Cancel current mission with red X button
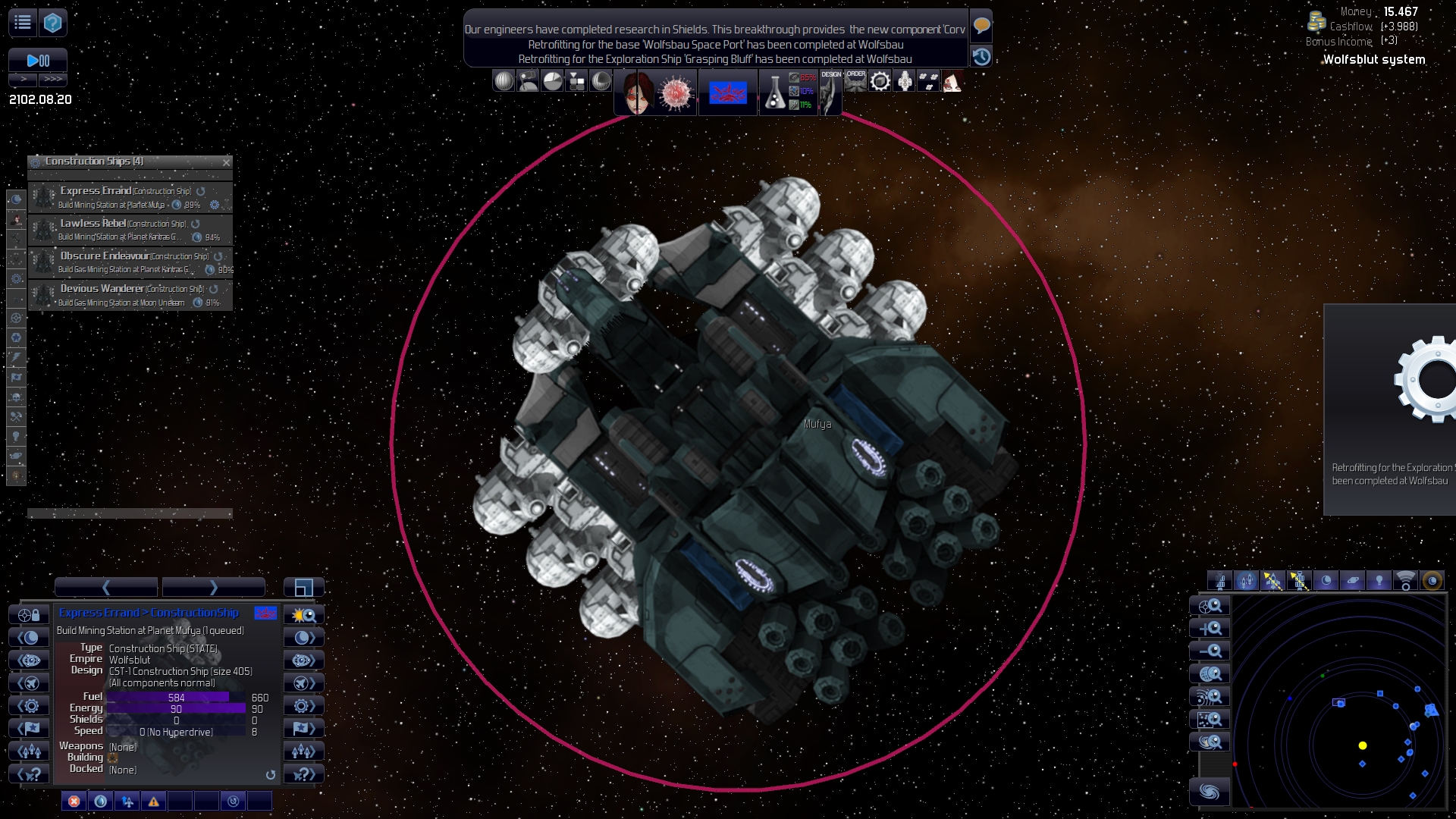The height and width of the screenshot is (819, 1456). point(74,802)
